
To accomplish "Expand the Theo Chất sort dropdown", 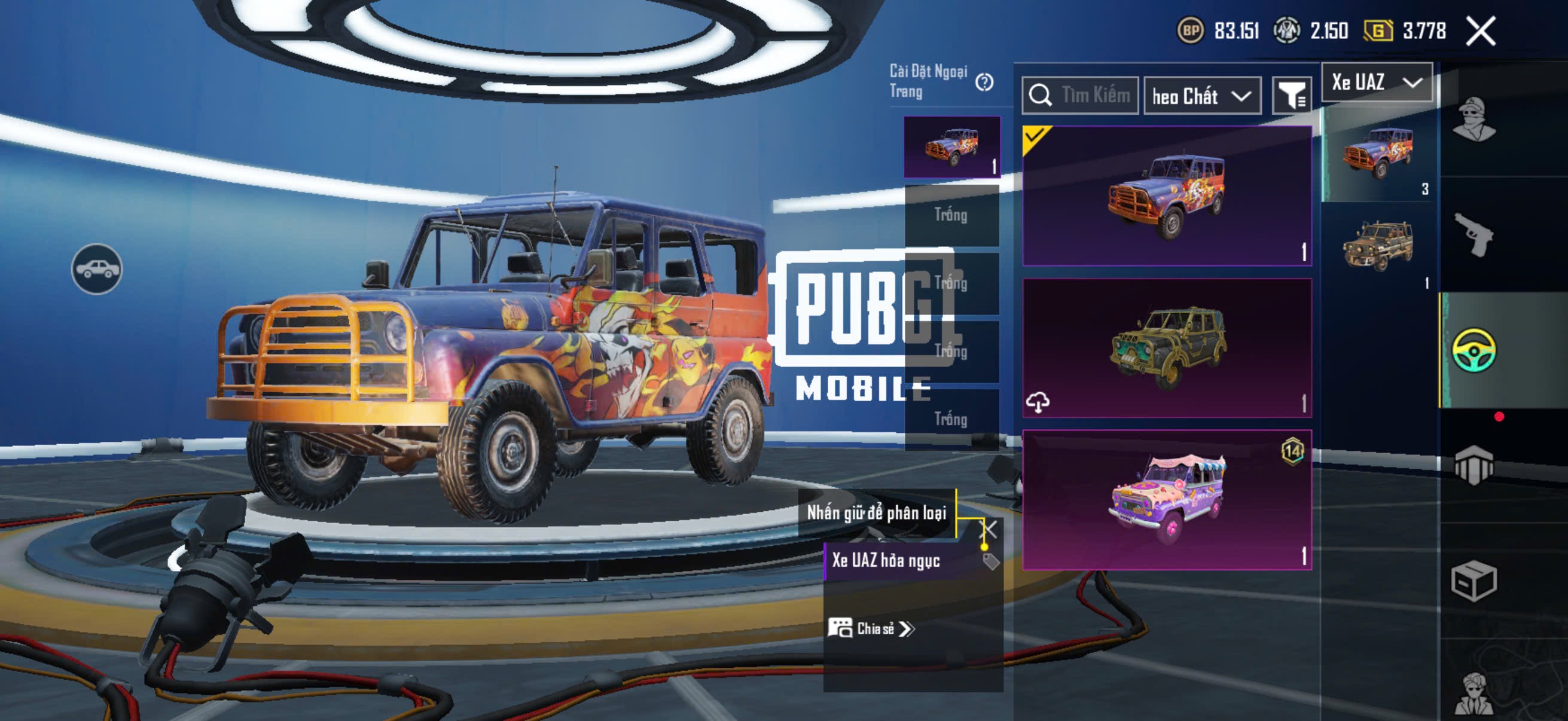I will point(1202,96).
